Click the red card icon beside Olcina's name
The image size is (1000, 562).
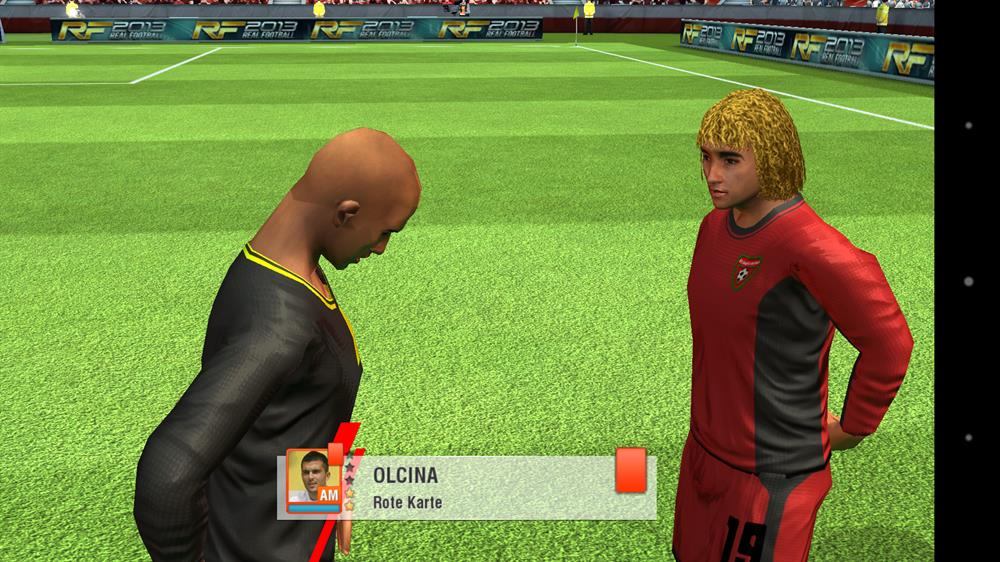630,470
